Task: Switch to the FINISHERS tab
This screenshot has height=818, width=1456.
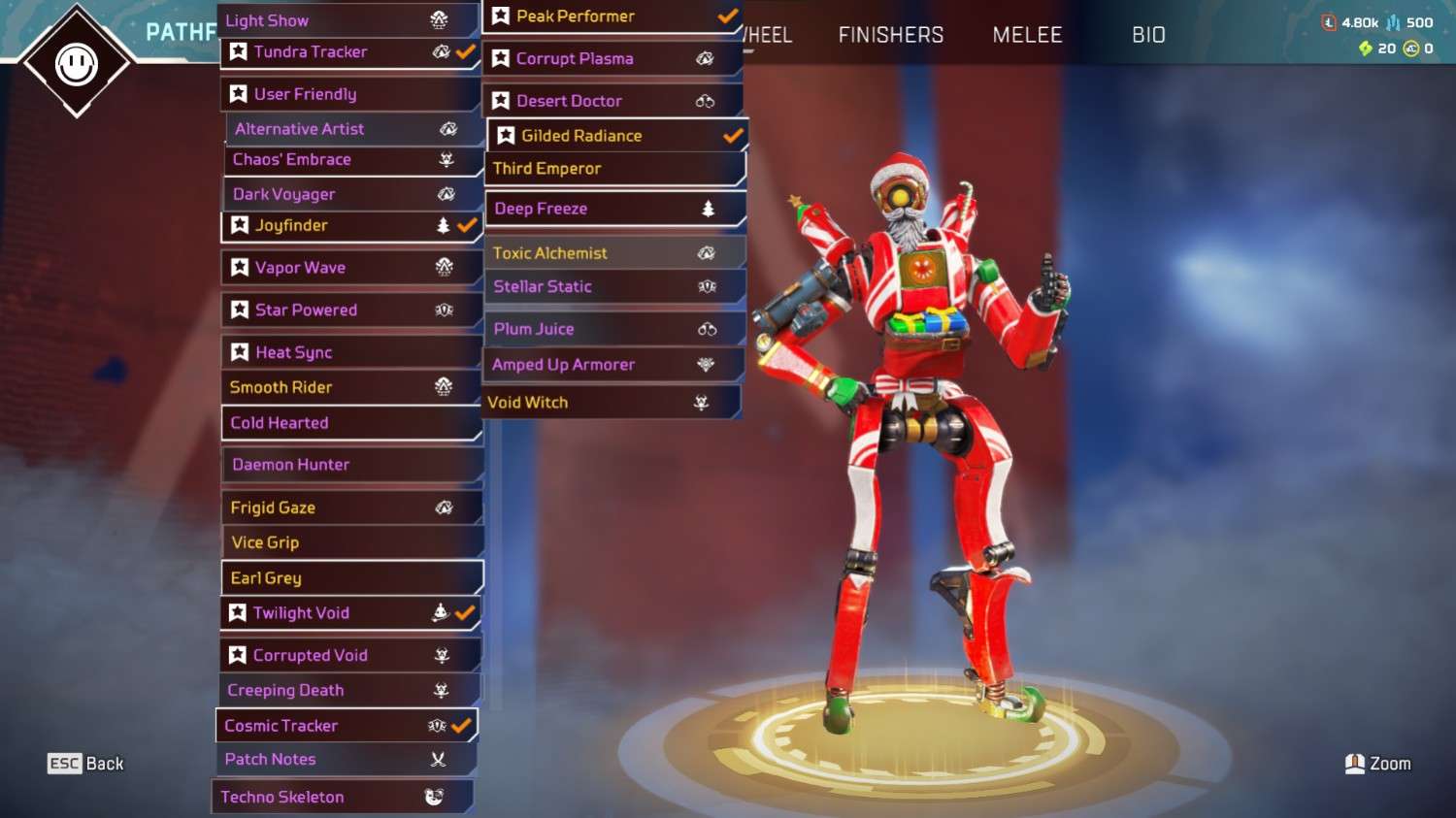Action: [889, 34]
